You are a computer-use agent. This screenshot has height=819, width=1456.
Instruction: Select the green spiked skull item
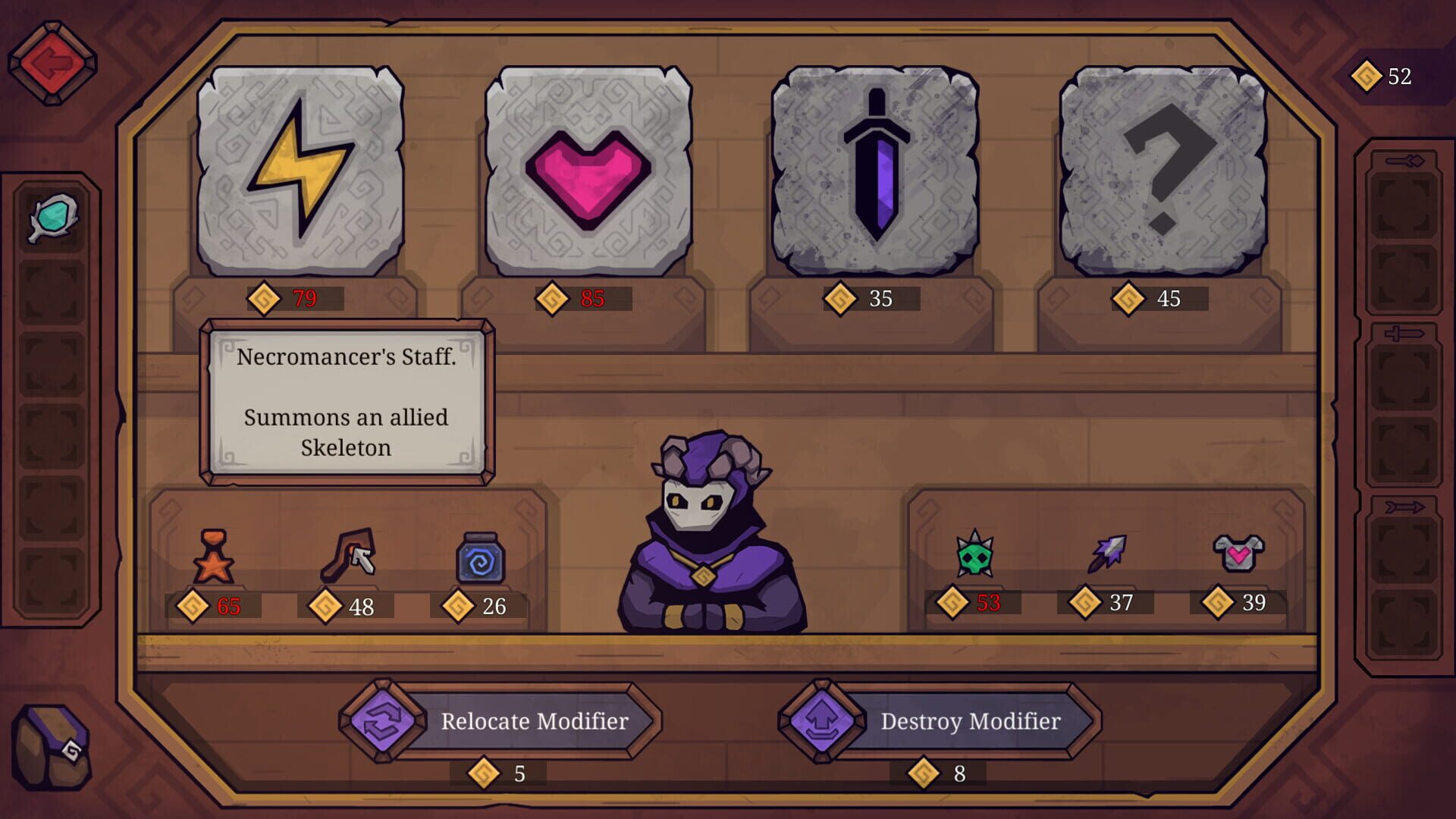coord(974,554)
